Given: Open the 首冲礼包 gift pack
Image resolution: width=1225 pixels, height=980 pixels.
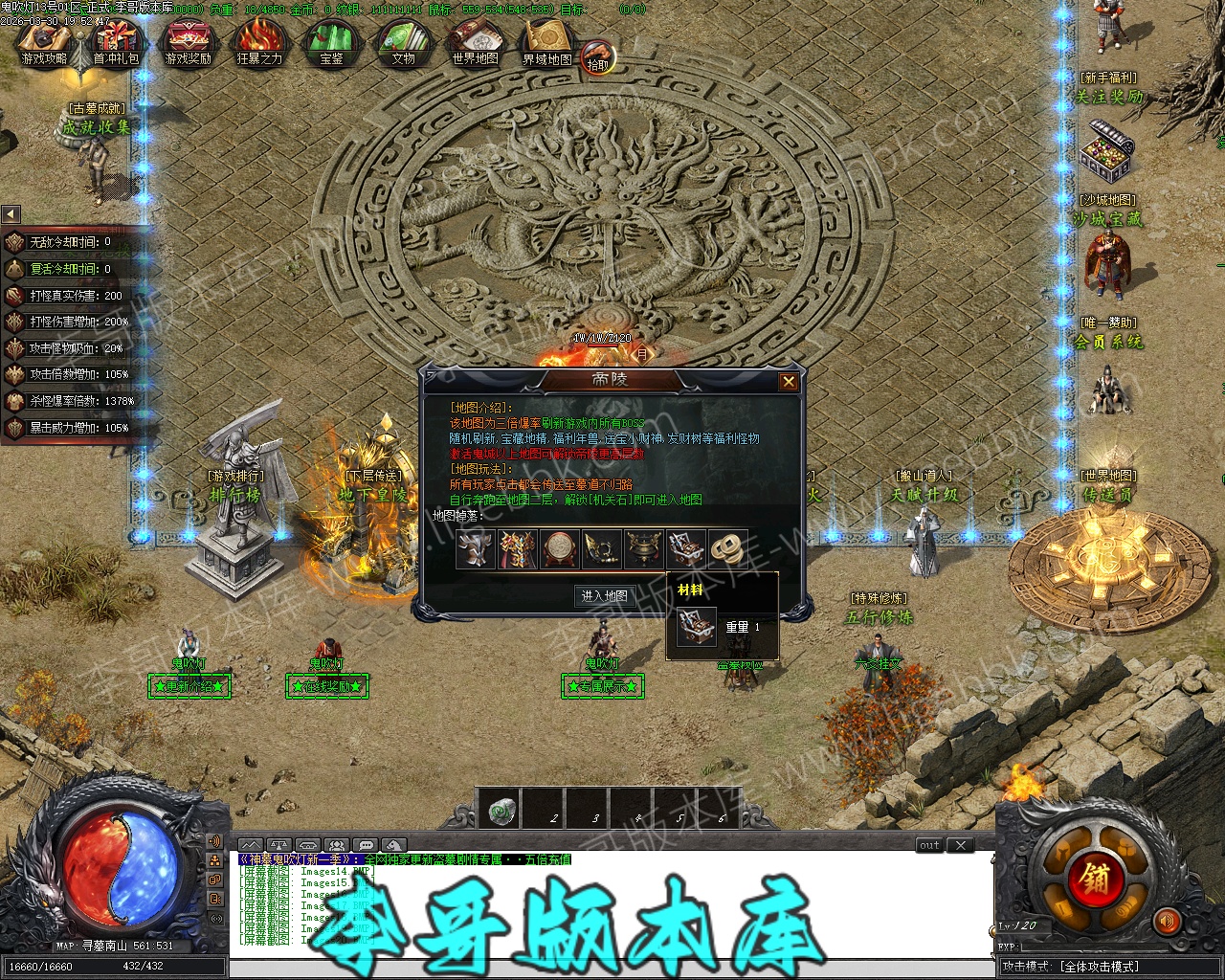Looking at the screenshot, I should (116, 44).
